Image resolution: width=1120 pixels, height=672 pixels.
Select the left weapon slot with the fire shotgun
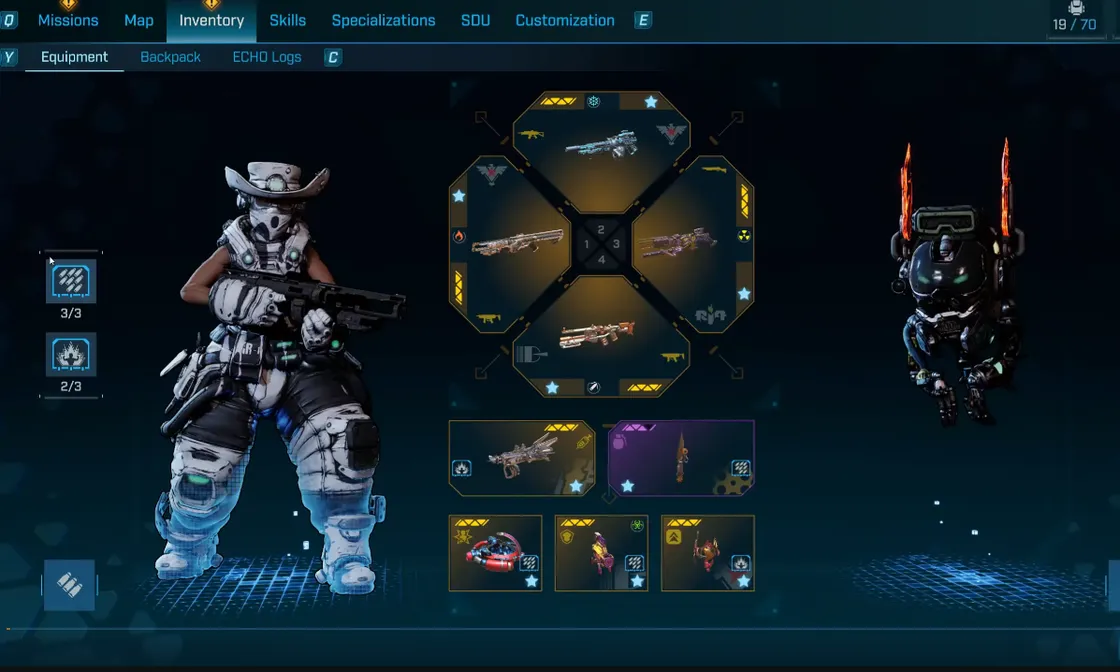[x=509, y=244]
